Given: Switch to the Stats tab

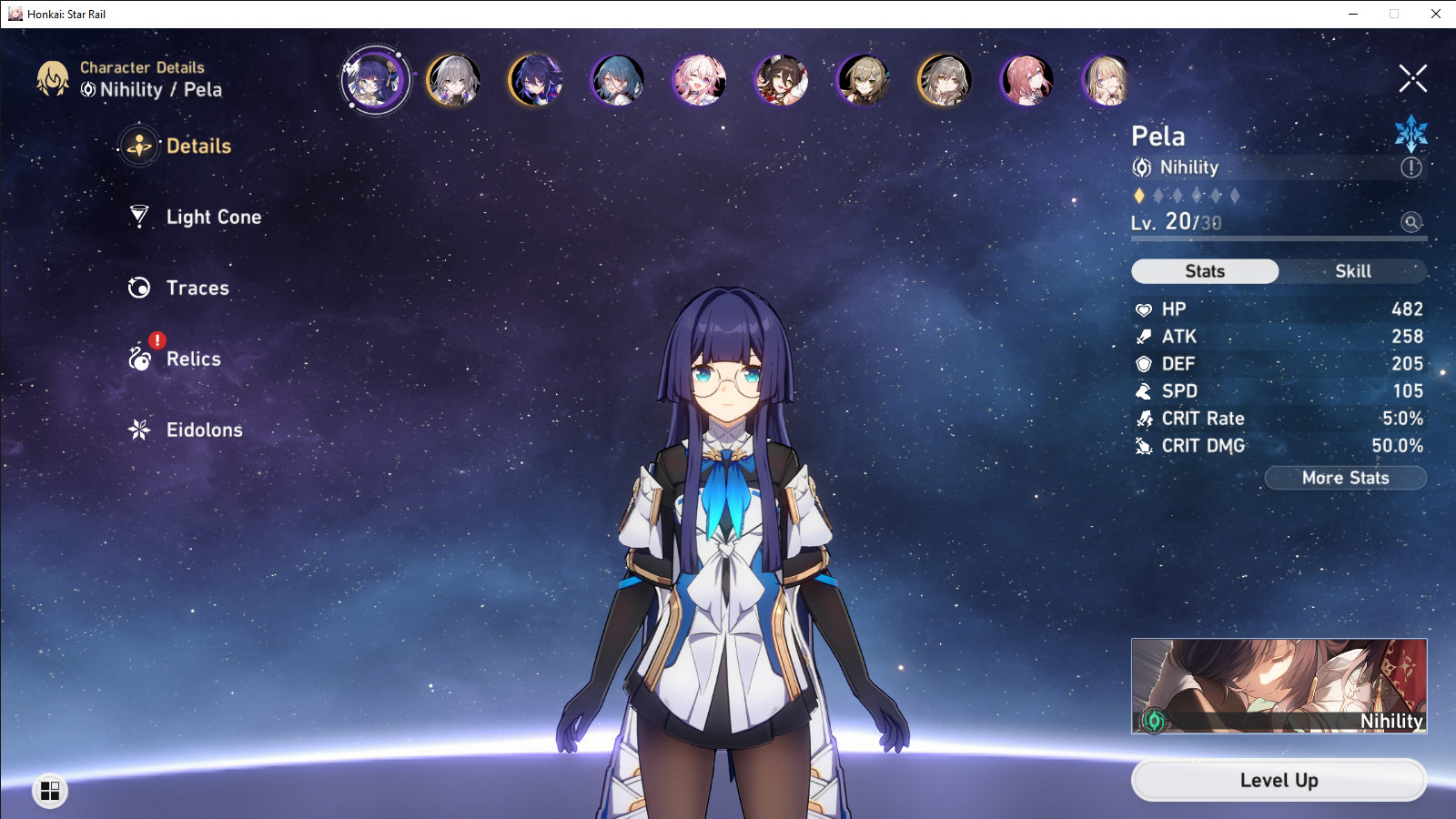Looking at the screenshot, I should pyautogui.click(x=1205, y=270).
